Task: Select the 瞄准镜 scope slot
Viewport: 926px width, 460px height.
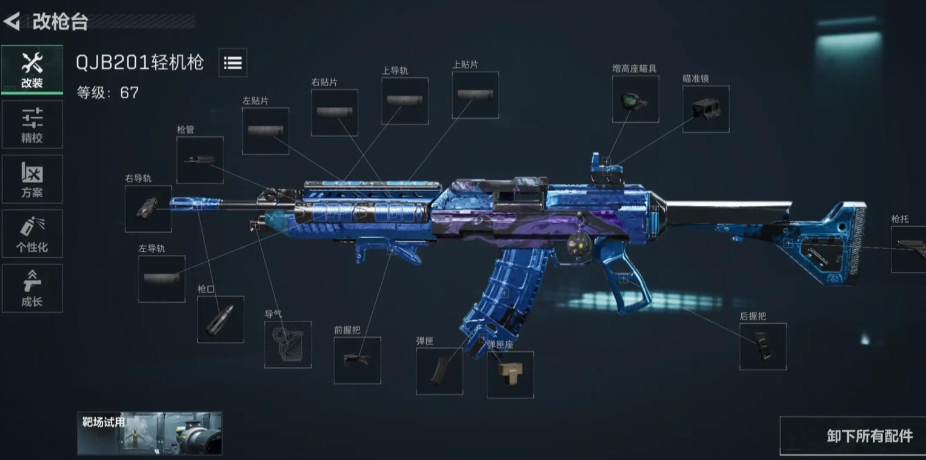Action: pos(705,109)
